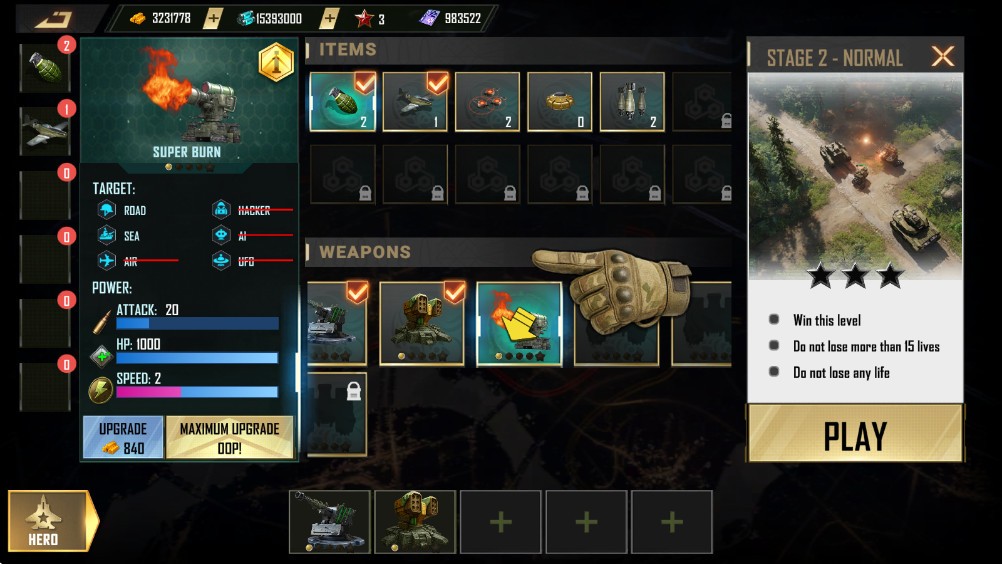Choose the twin missile item slot
This screenshot has width=1002, height=564.
[x=632, y=101]
